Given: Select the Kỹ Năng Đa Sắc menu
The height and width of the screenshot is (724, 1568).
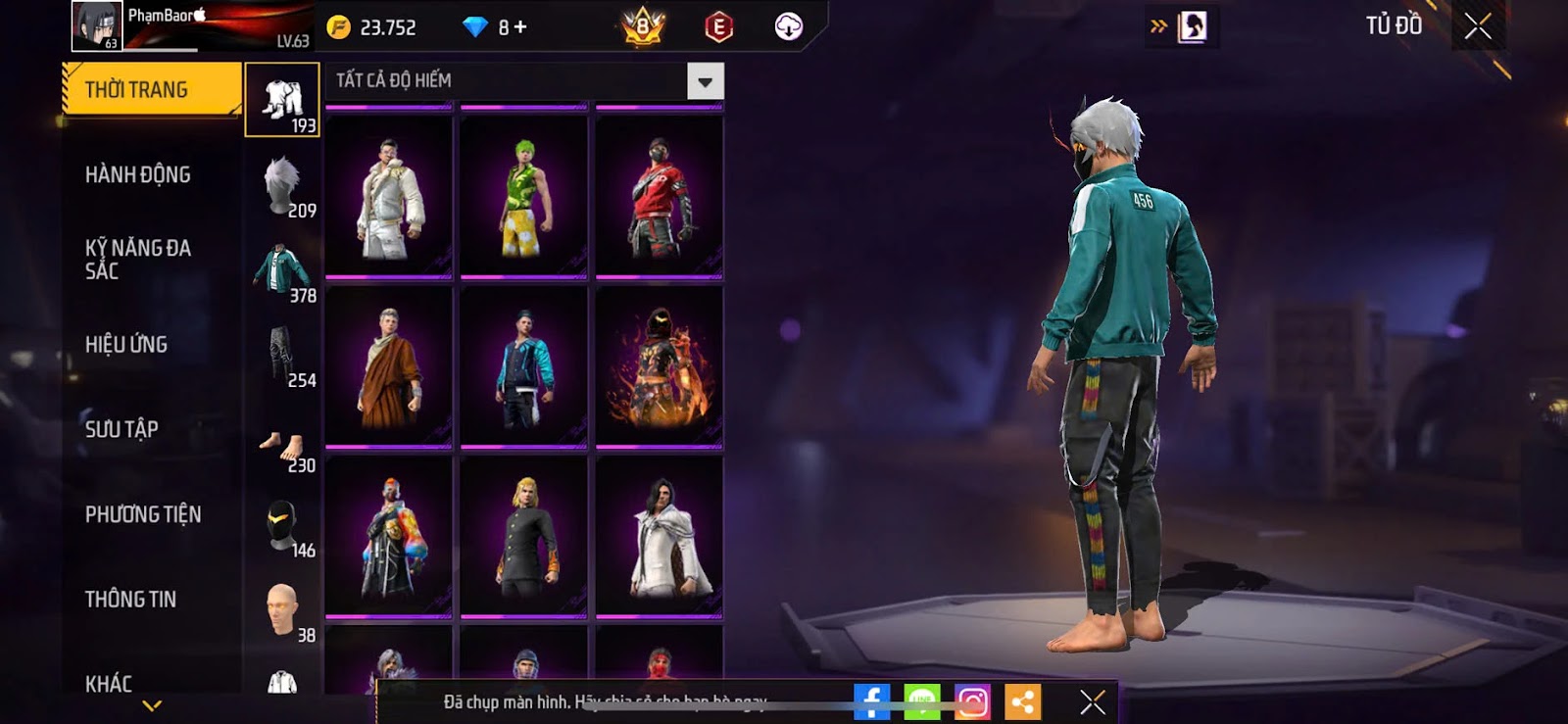Looking at the screenshot, I should click(x=138, y=260).
